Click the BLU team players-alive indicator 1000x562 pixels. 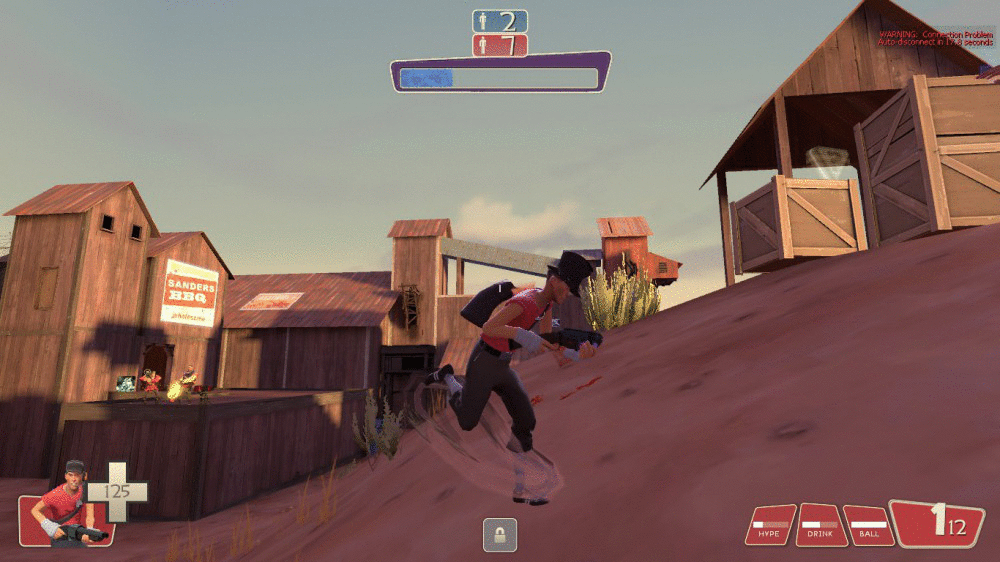tap(499, 21)
